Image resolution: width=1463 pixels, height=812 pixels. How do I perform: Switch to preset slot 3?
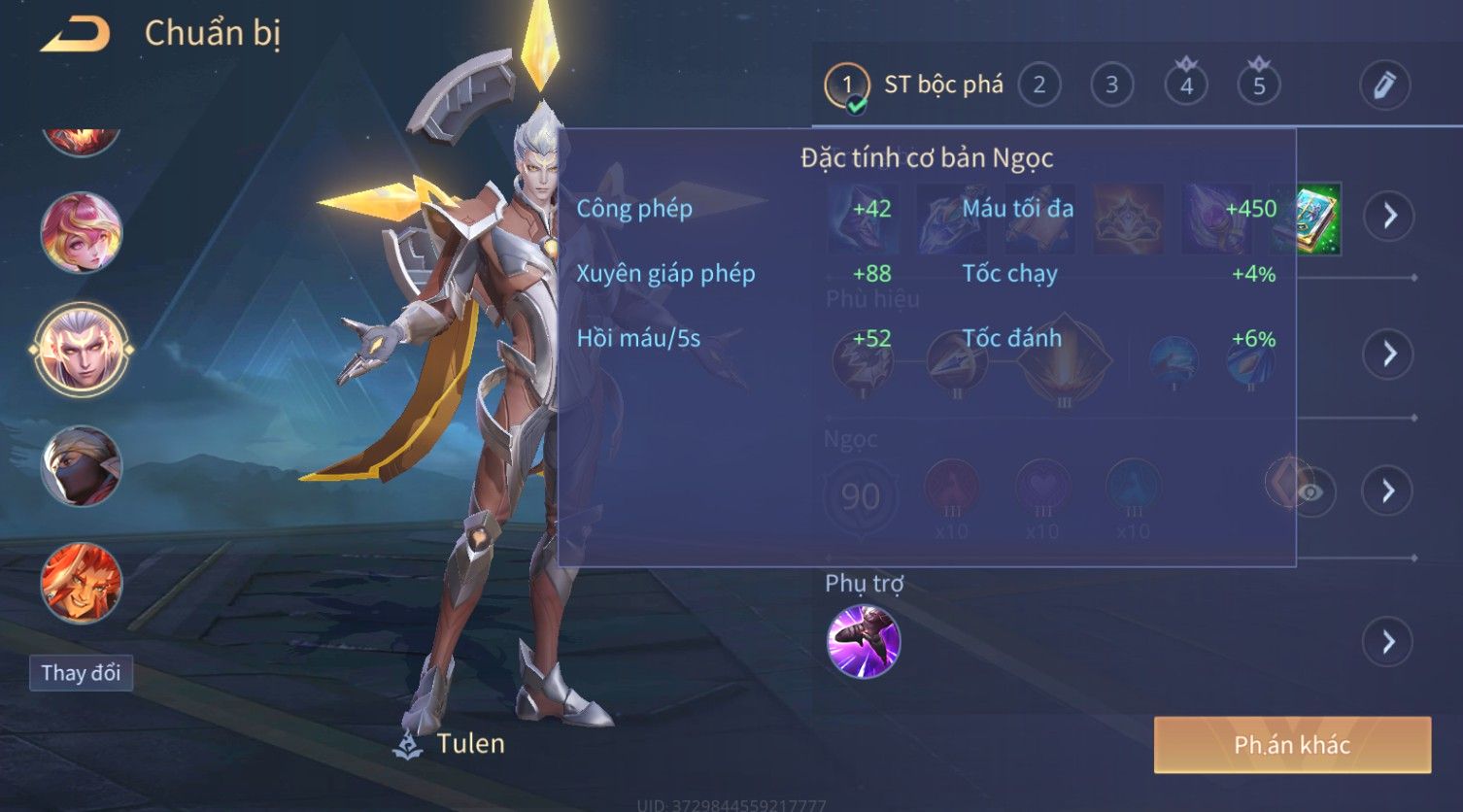coord(1111,85)
